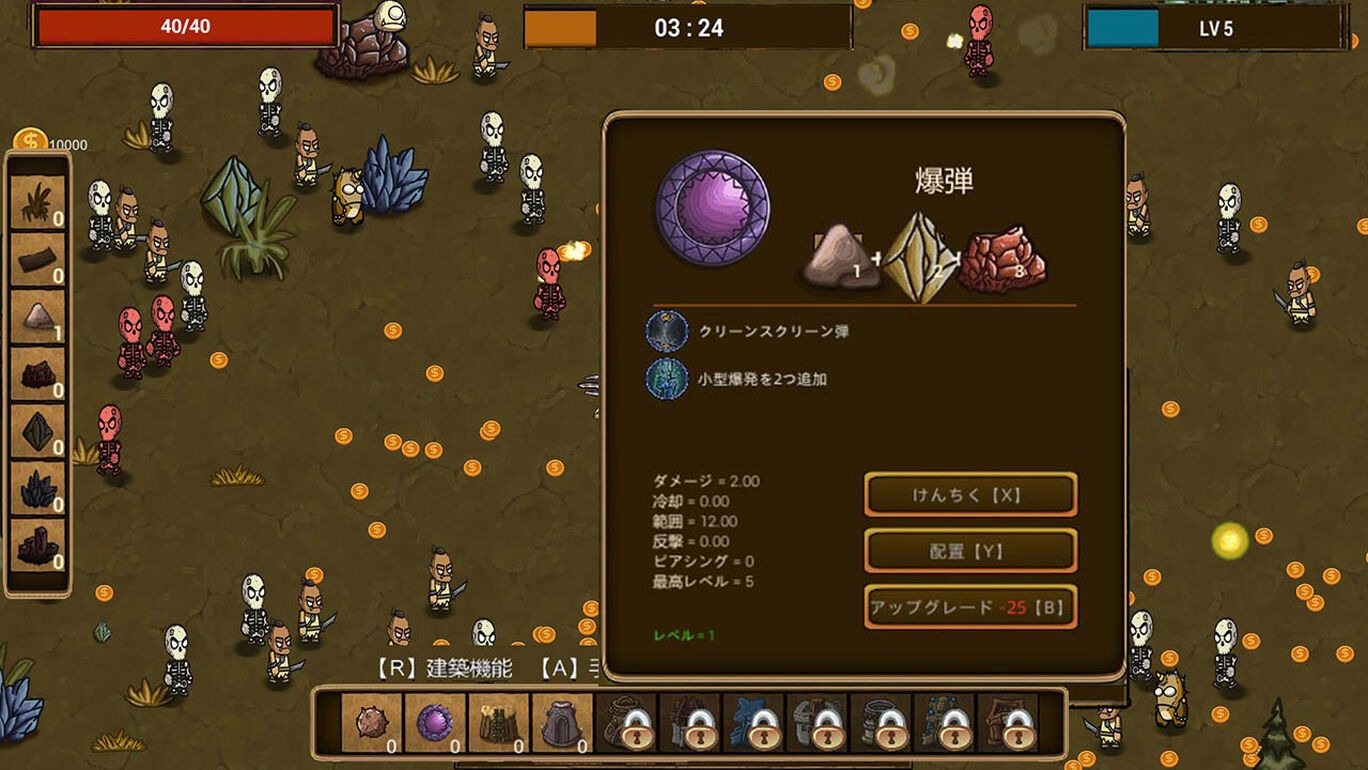Expand the coal resource slot in sidebar
Screen dimensions: 1368x770
coord(35,371)
